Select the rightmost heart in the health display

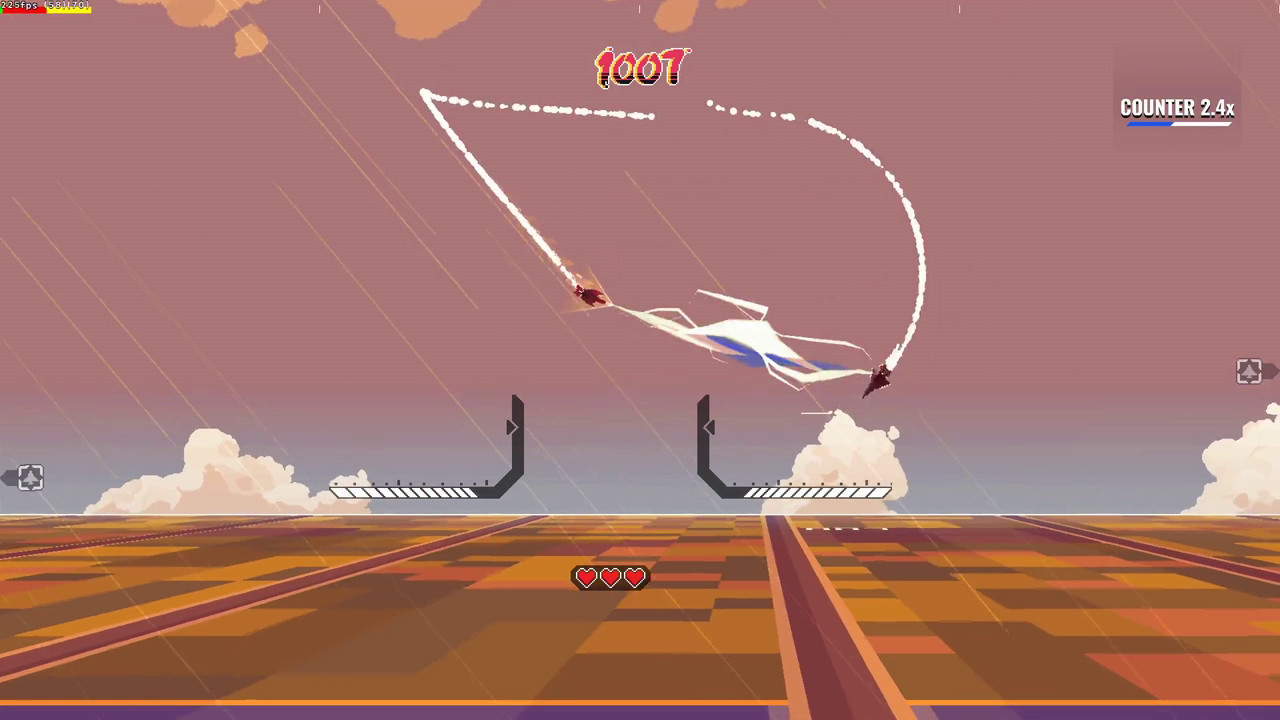pos(634,577)
